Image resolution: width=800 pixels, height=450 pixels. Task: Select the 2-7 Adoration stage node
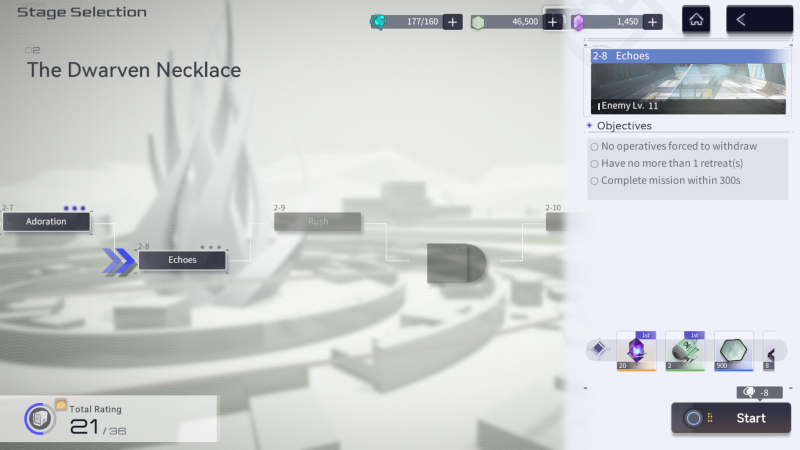[x=46, y=221]
